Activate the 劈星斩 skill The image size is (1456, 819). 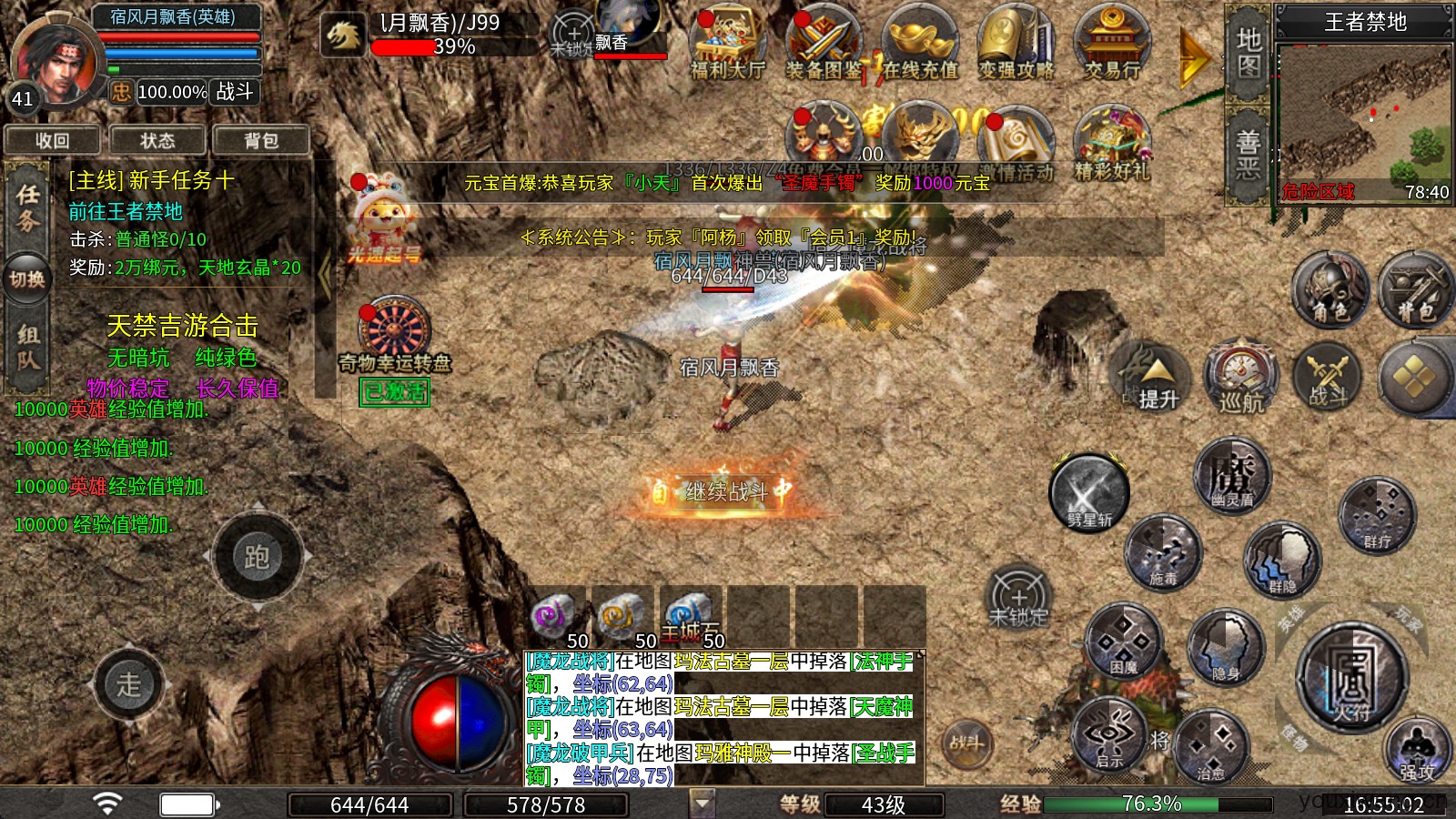pyautogui.click(x=1089, y=493)
